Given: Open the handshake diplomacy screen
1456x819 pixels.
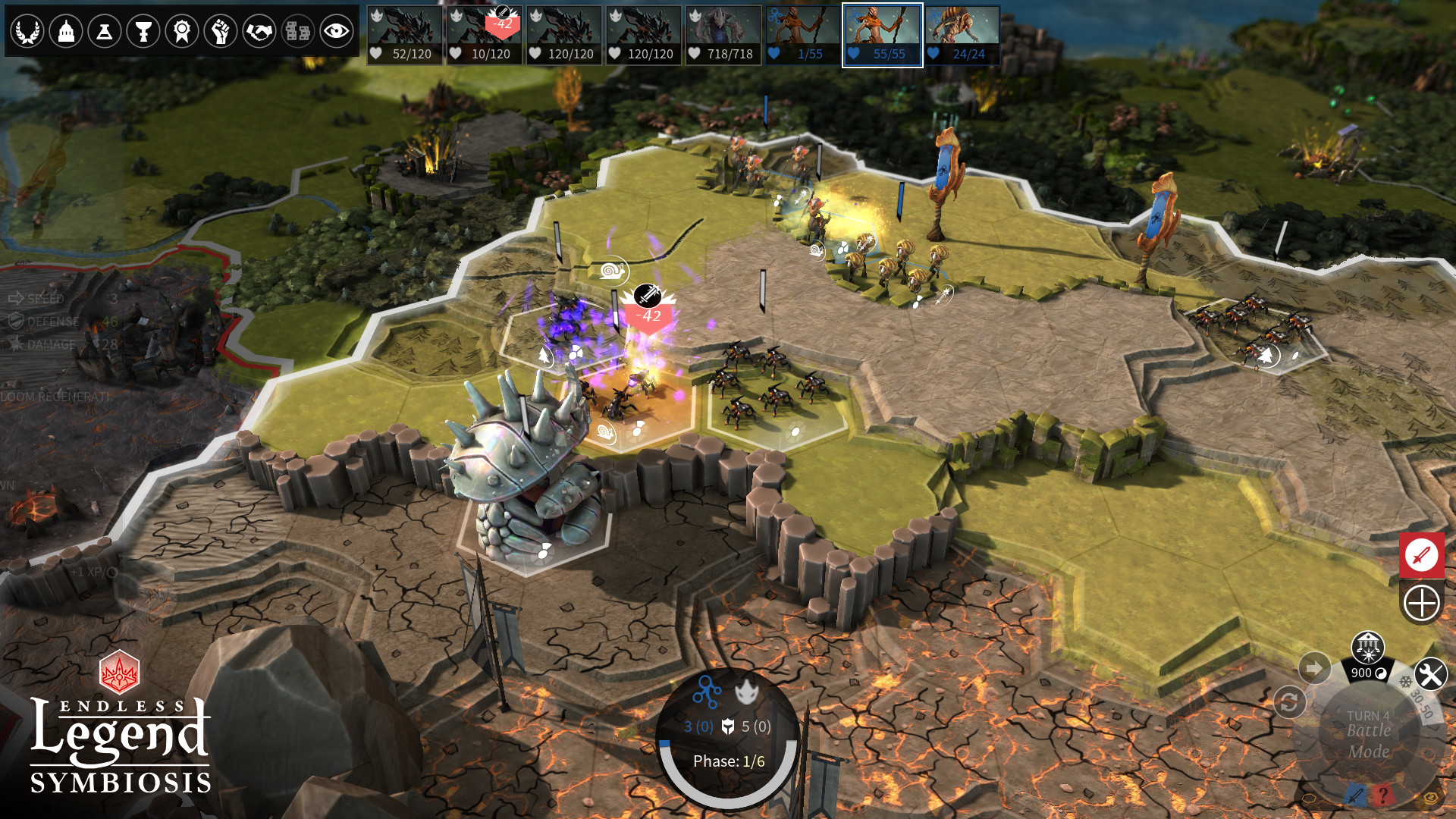Looking at the screenshot, I should [x=259, y=32].
